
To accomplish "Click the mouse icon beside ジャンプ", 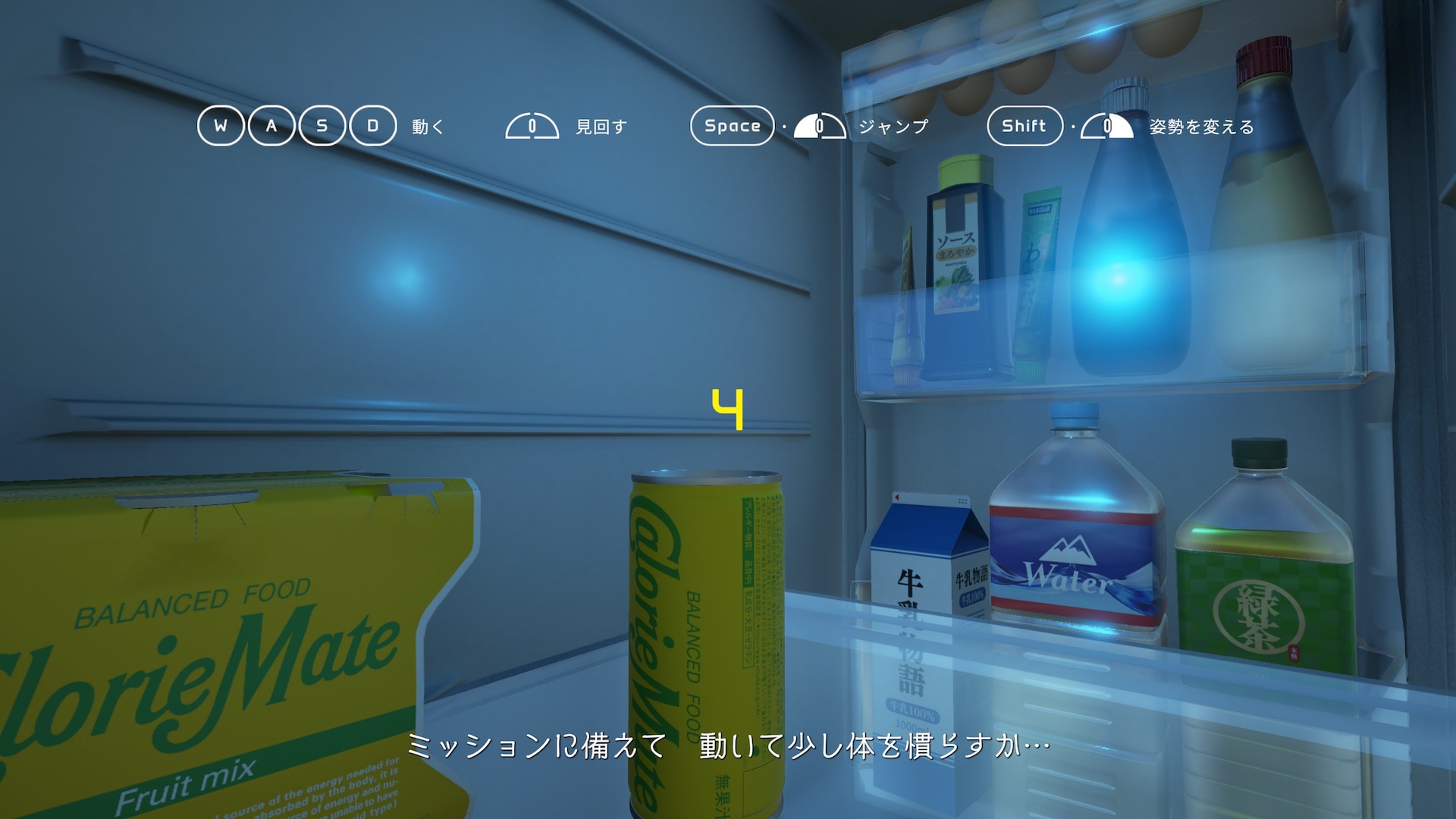I will [x=819, y=127].
